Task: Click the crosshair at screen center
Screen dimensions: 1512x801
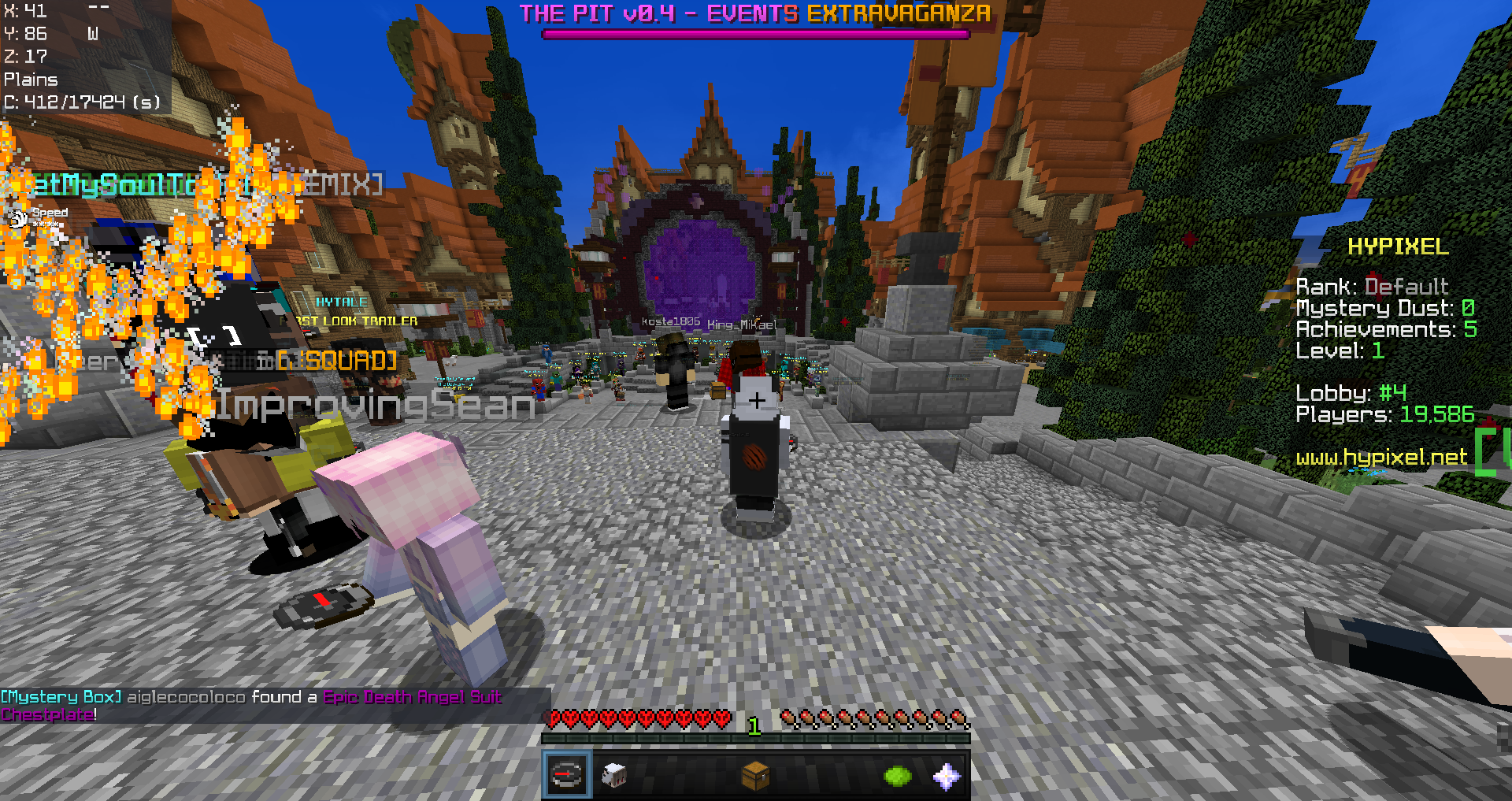Action: point(756,401)
